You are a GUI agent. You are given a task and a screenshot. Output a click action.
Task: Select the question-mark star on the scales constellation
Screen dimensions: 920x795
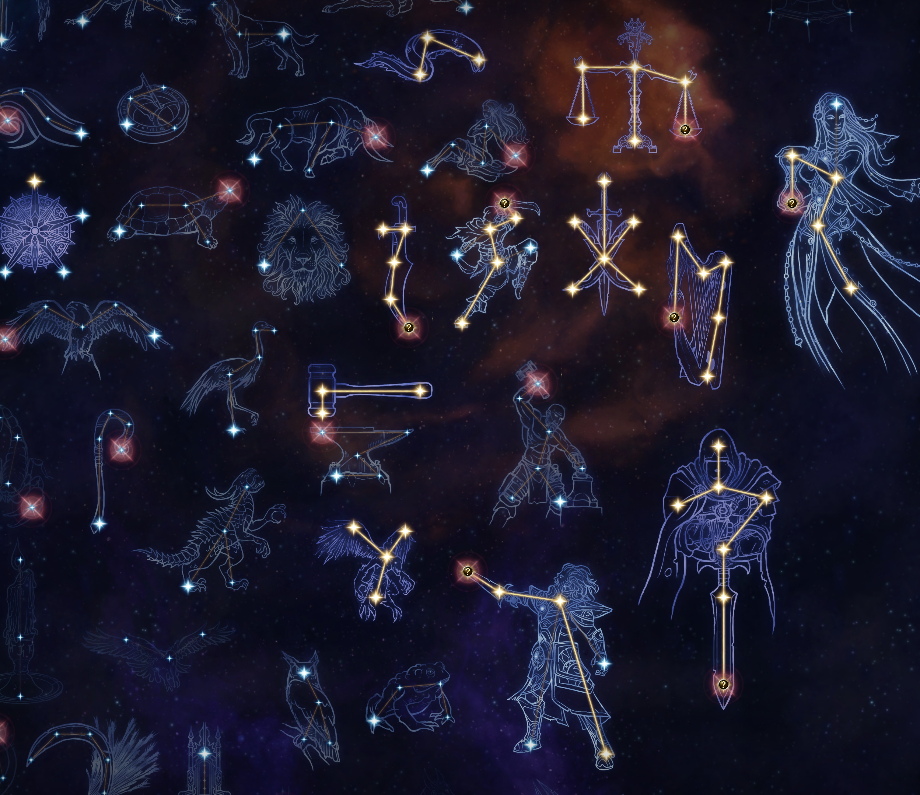point(685,130)
